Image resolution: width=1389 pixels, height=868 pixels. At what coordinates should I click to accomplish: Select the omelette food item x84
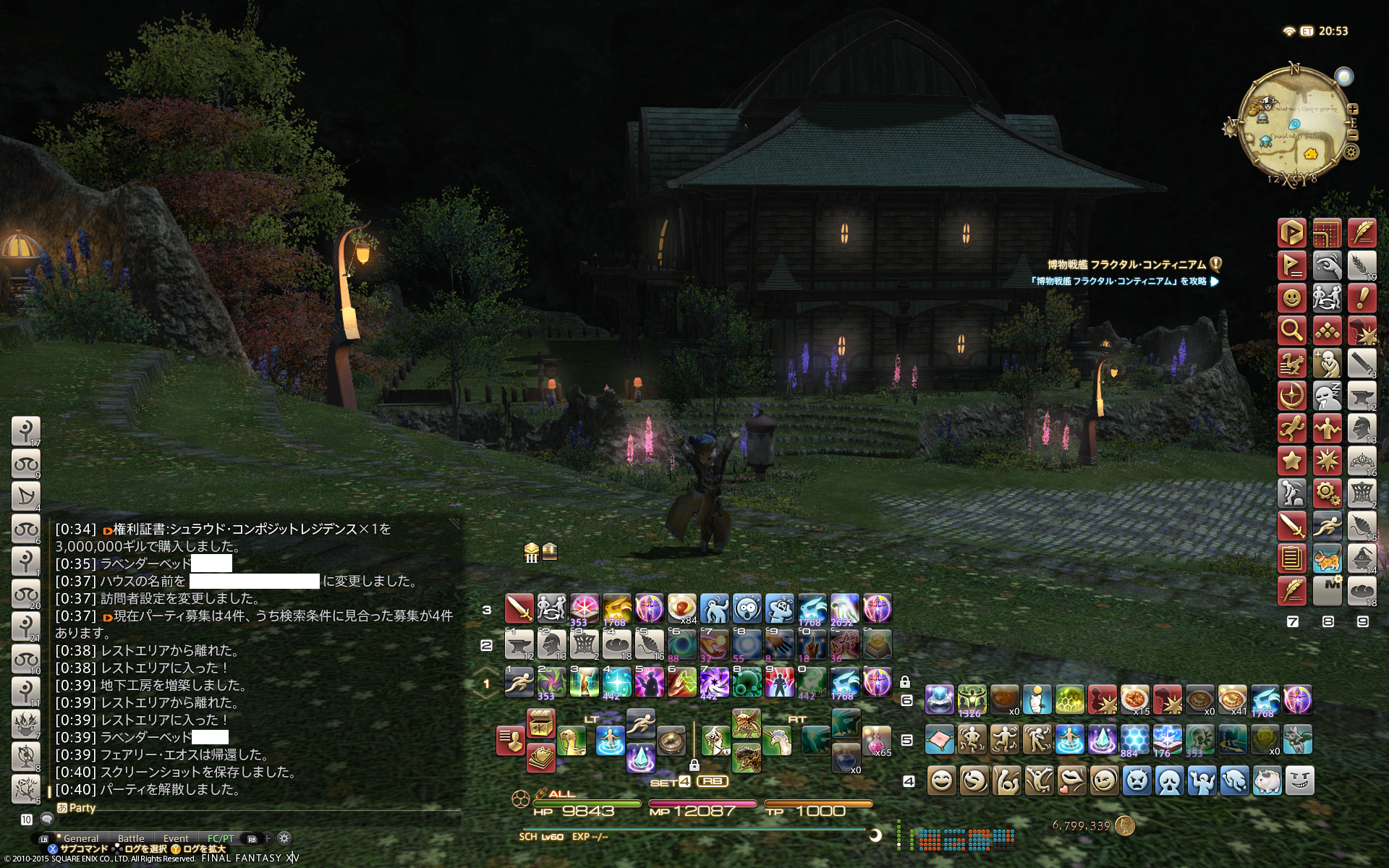(681, 608)
